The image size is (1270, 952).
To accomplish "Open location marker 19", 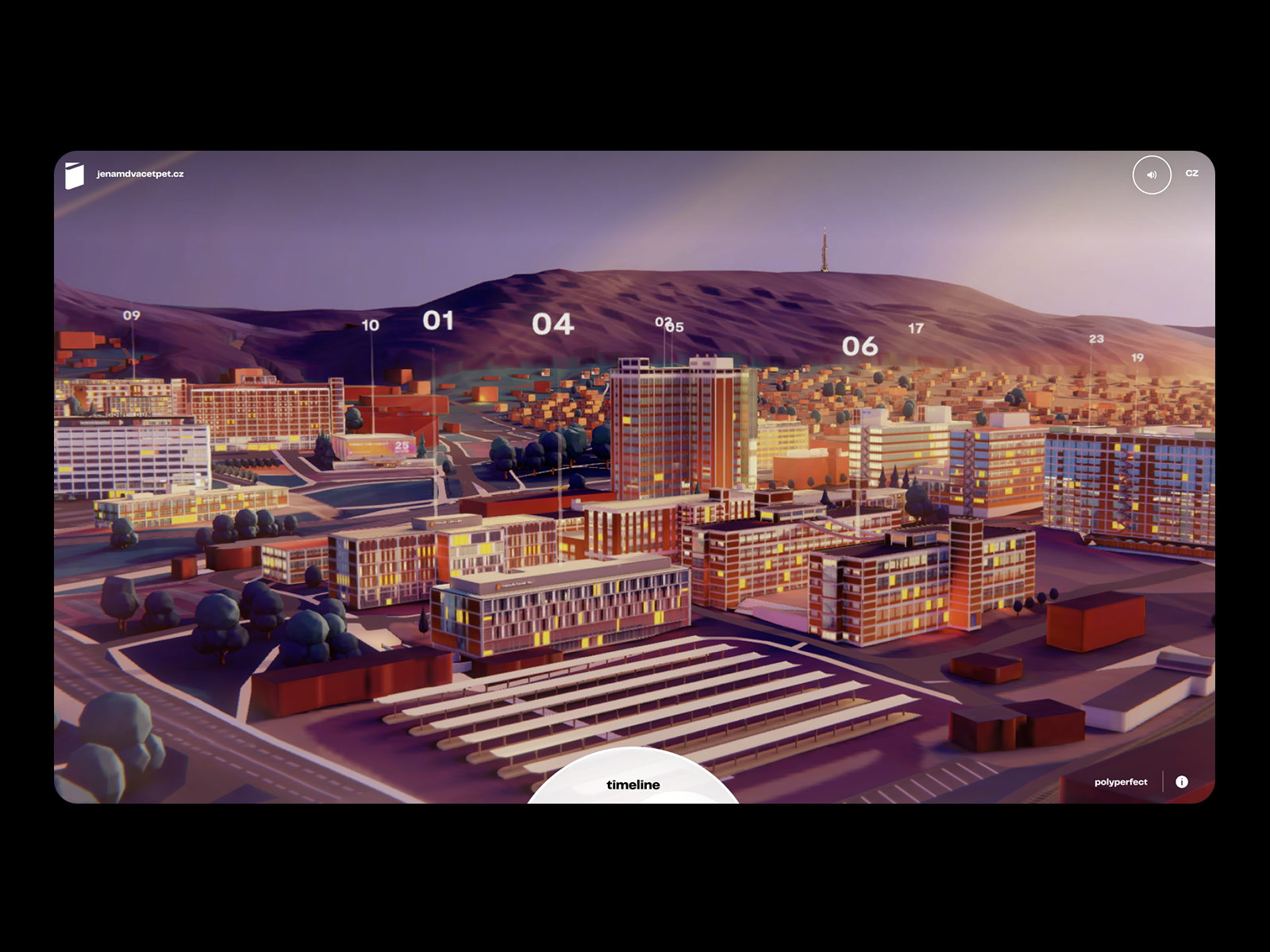I will click(x=1137, y=358).
